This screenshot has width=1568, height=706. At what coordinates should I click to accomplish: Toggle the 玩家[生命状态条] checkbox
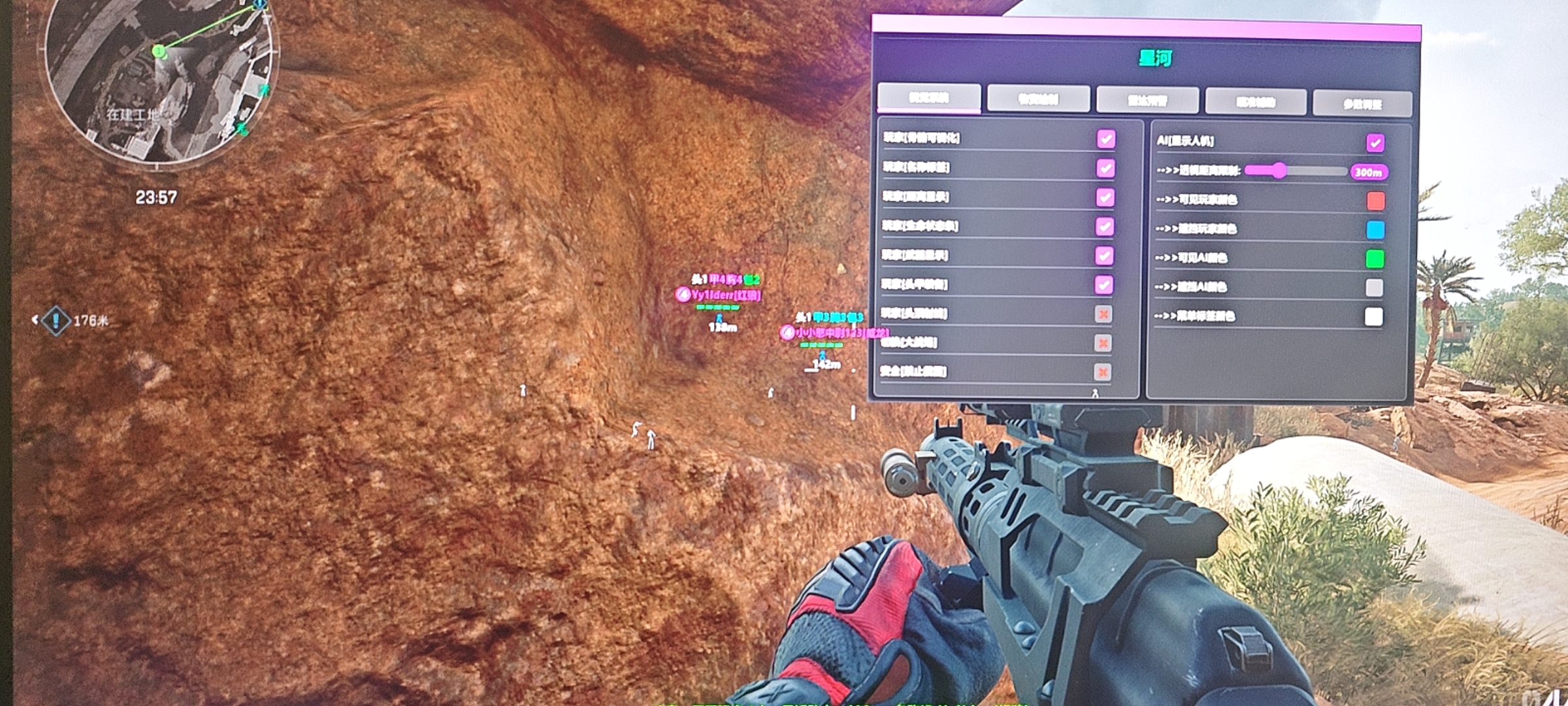tap(1104, 226)
